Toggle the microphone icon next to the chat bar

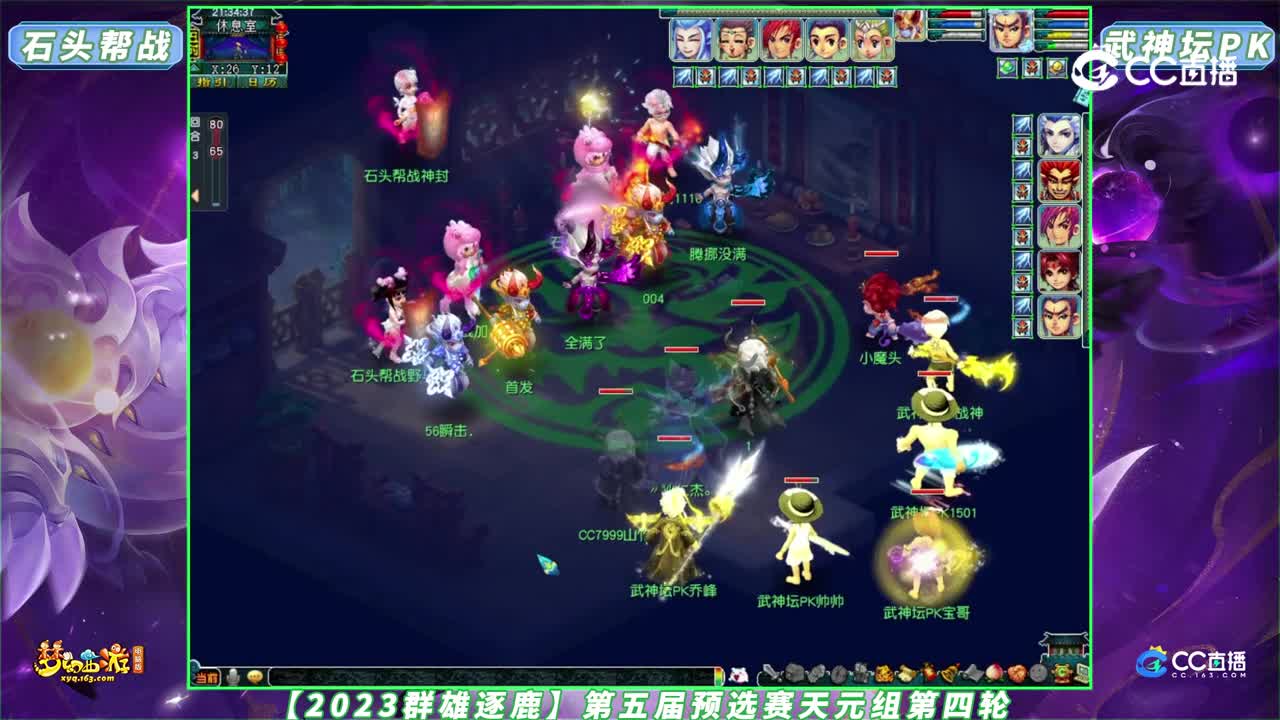point(231,675)
